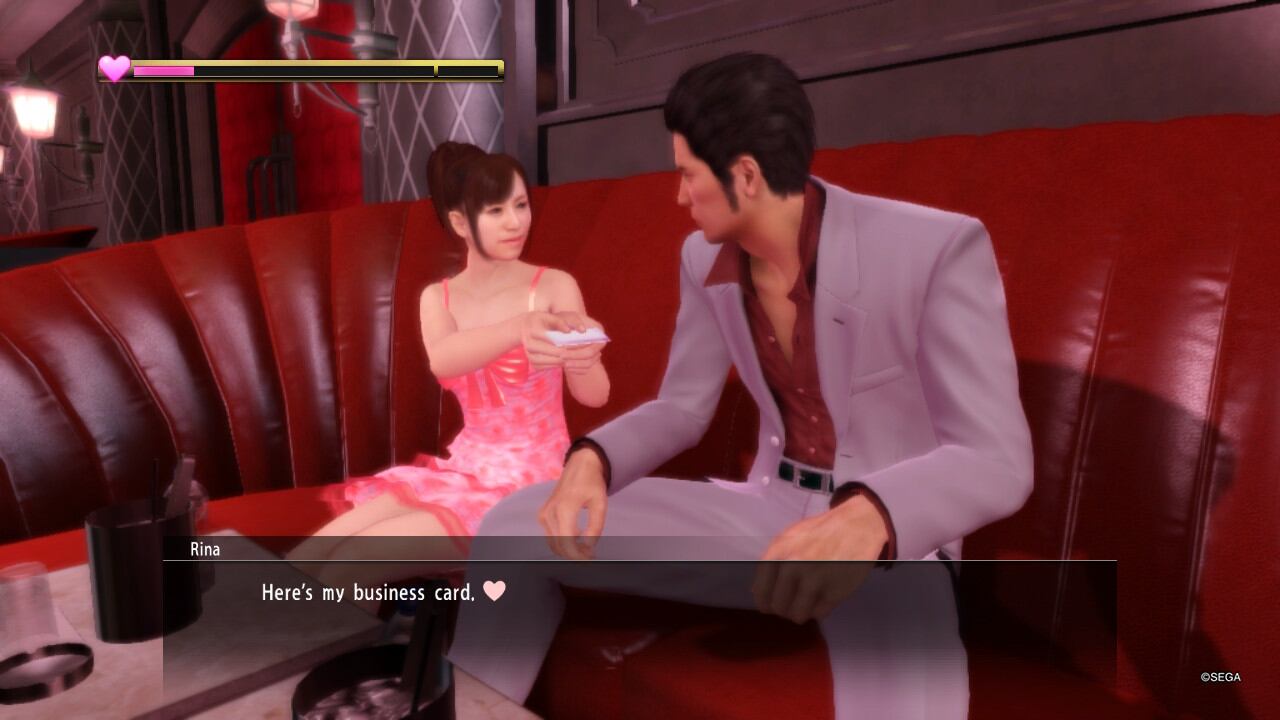1280x720 pixels.
Task: Select the Rina name label
Action: click(203, 549)
